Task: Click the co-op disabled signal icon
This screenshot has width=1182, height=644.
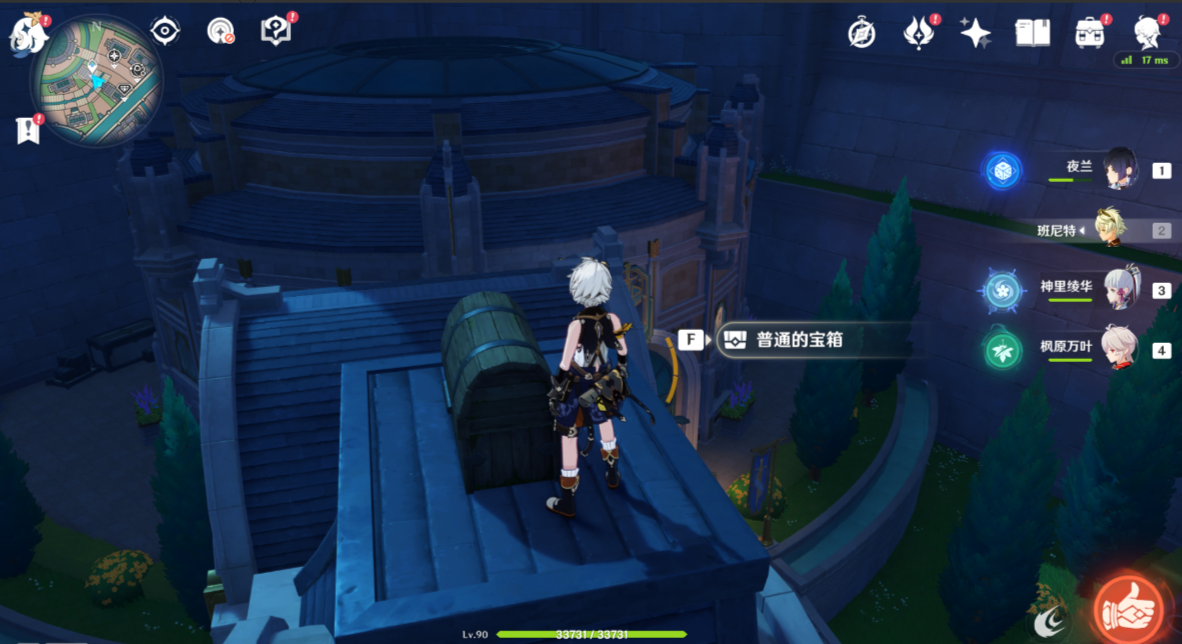Action: pyautogui.click(x=220, y=31)
